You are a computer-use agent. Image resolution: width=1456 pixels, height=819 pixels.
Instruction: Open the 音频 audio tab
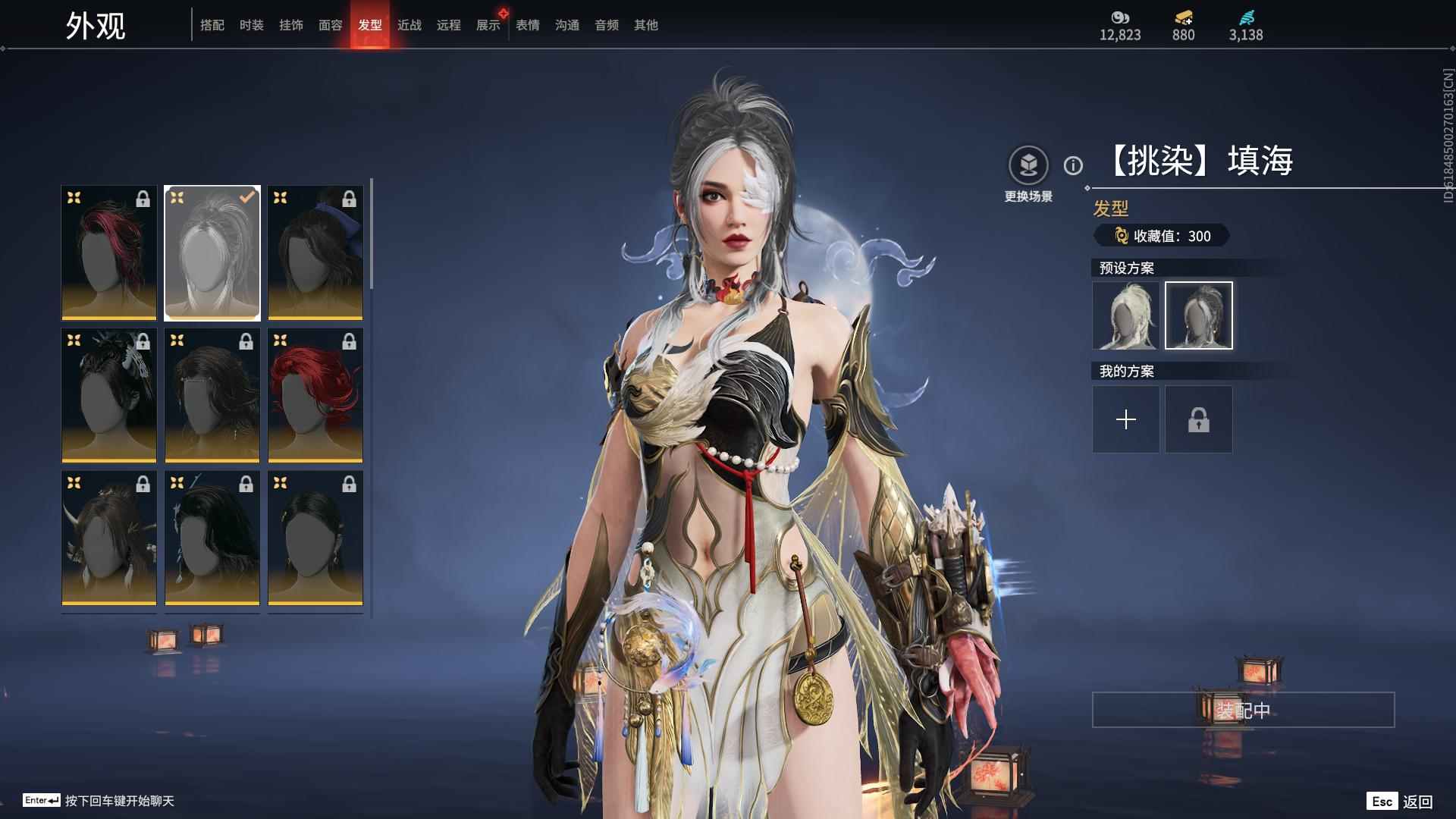606,25
